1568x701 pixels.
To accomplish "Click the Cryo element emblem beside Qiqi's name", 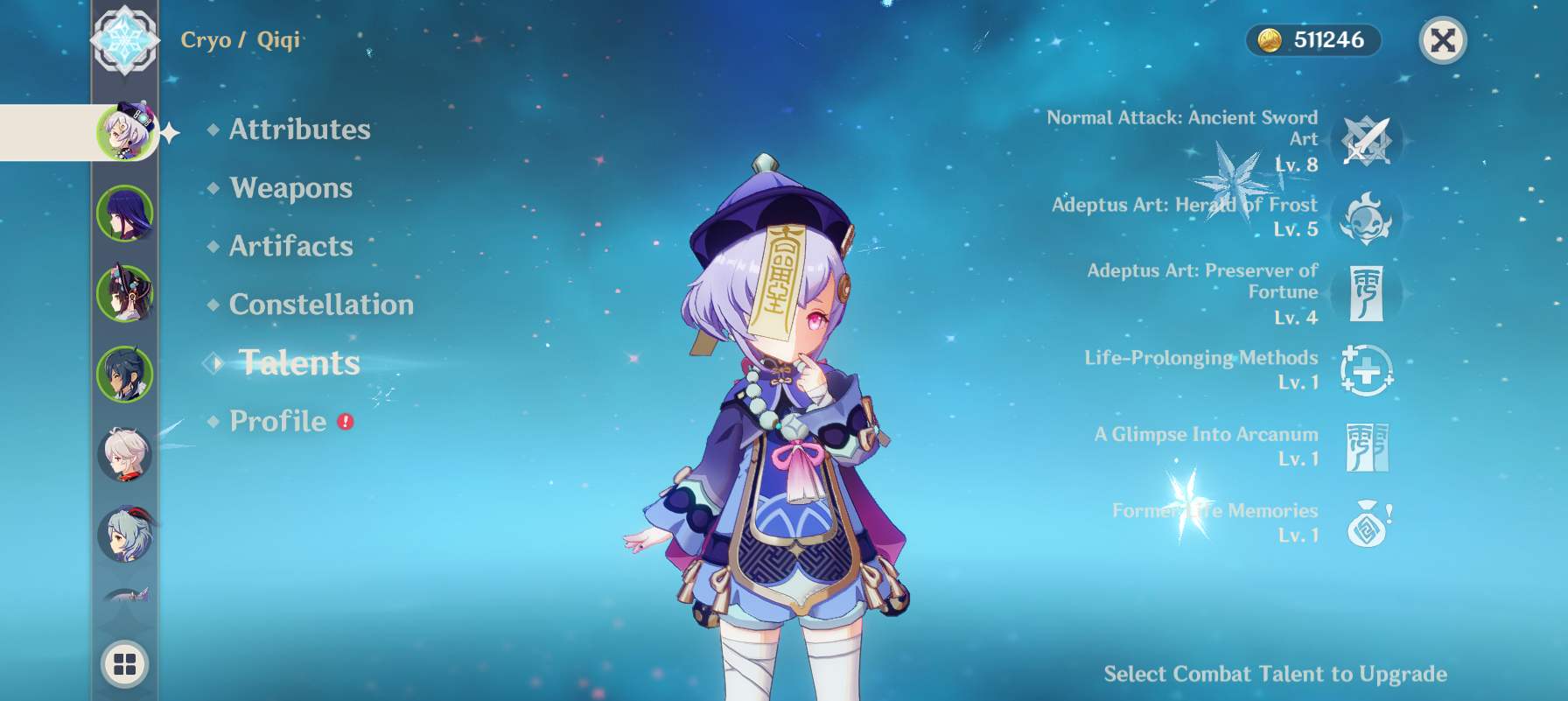I will click(x=125, y=39).
